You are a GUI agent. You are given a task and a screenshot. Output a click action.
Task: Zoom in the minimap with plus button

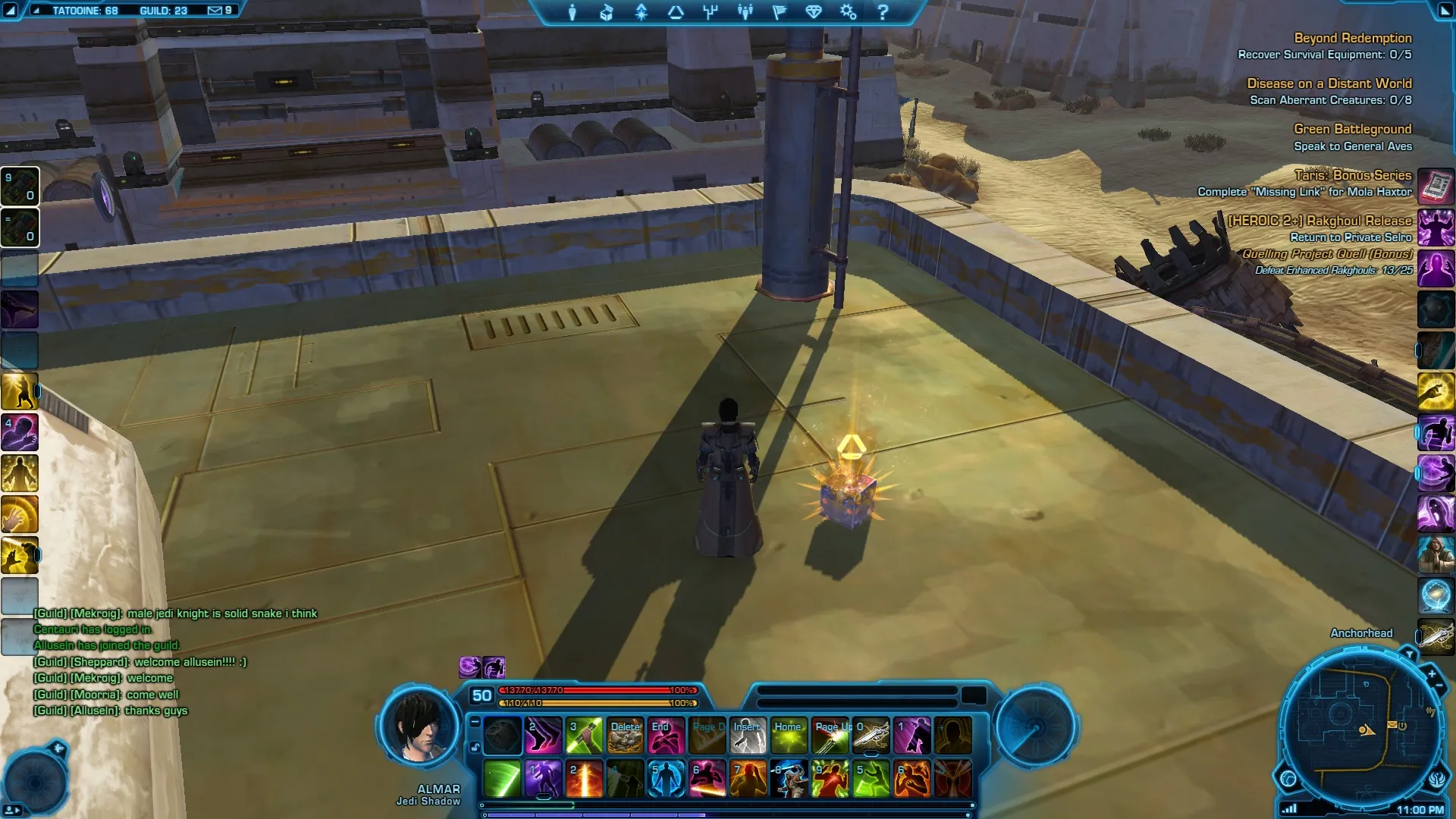tap(1431, 673)
